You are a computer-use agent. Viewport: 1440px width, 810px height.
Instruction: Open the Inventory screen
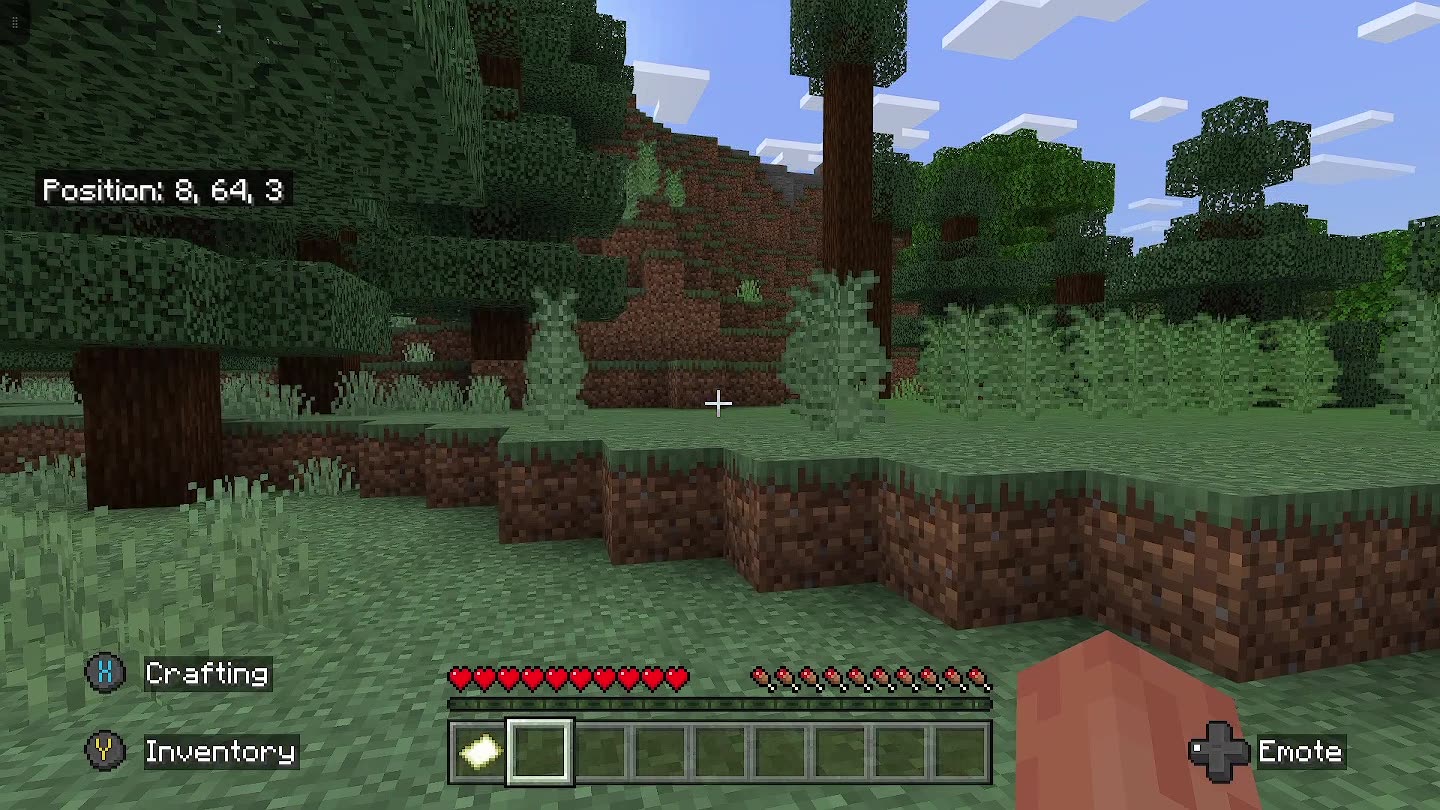[x=219, y=751]
